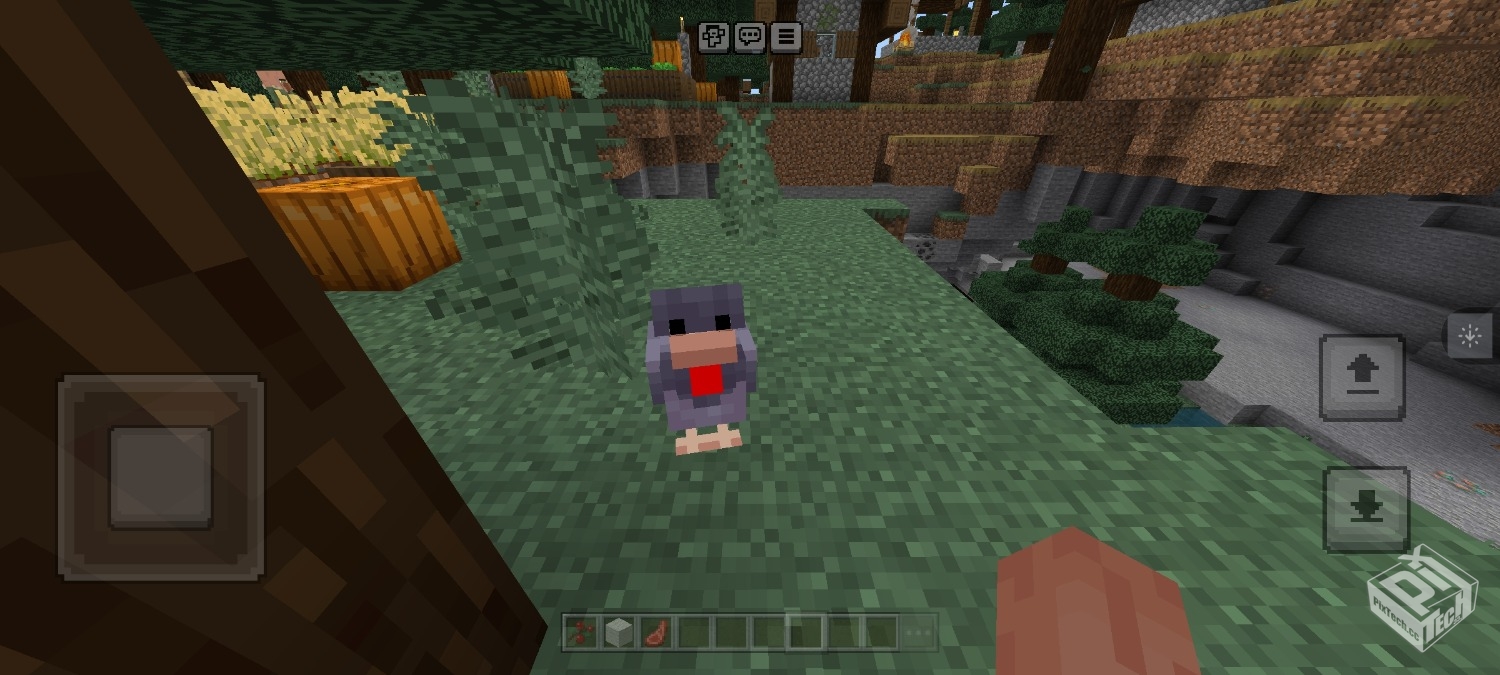Tap the jump up-arrow button
This screenshot has height=675, width=1500.
click(x=1362, y=377)
